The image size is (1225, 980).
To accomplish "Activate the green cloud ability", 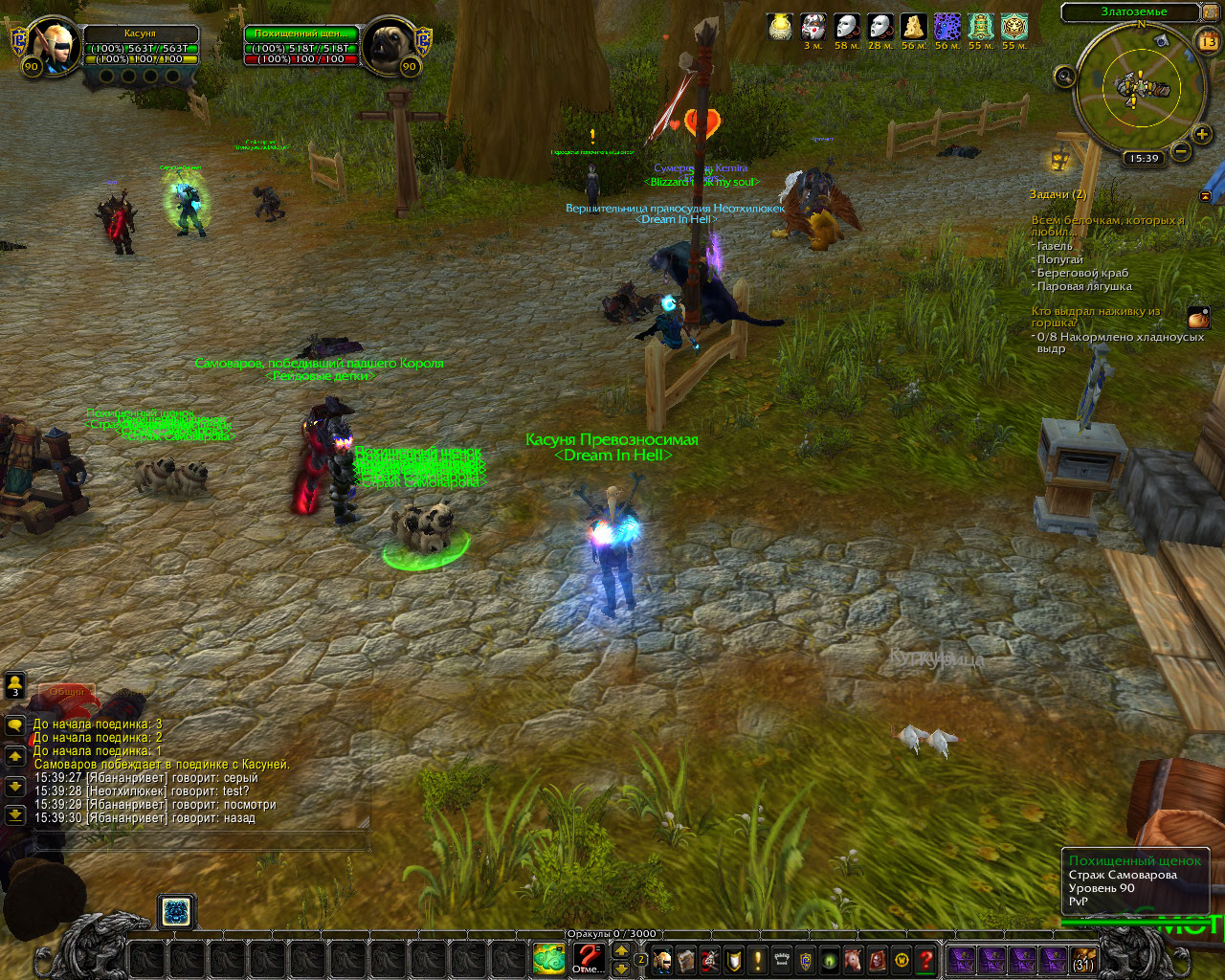I will (549, 958).
